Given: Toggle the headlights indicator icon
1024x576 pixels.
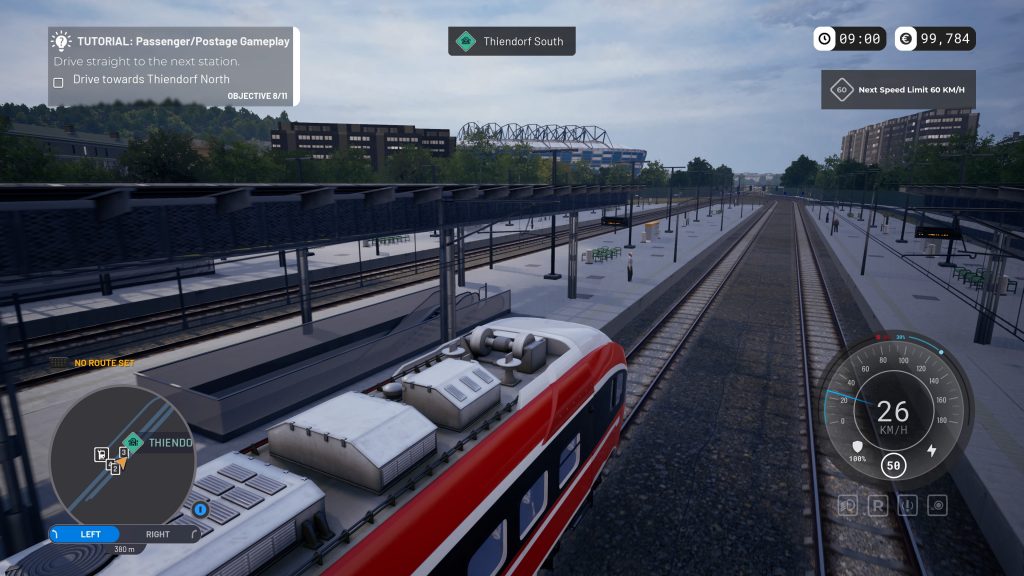Looking at the screenshot, I should 848,505.
